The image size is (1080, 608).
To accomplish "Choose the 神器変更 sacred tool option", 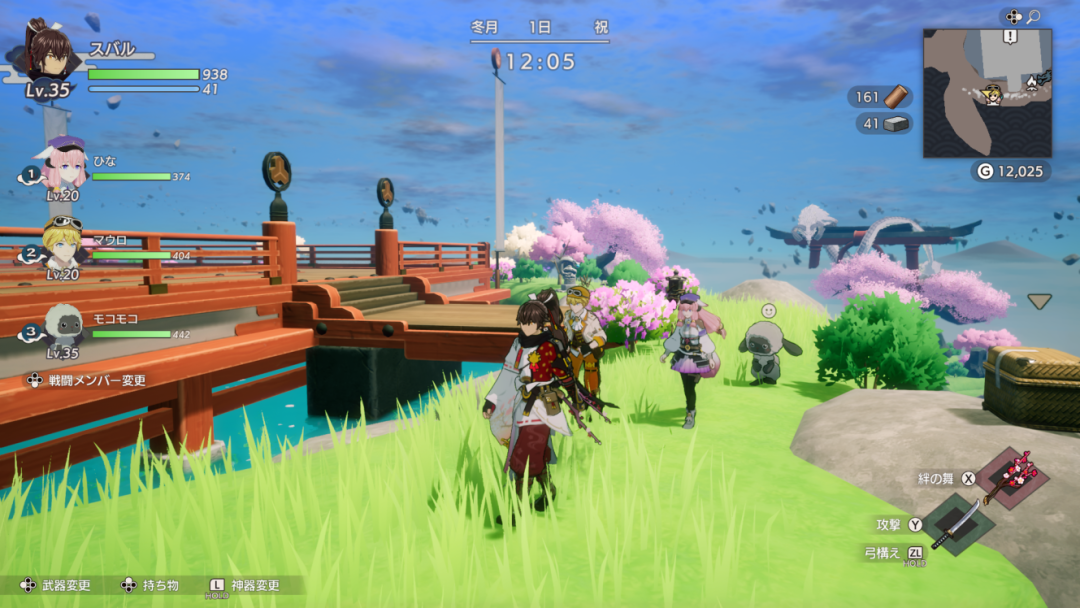I will coord(244,585).
